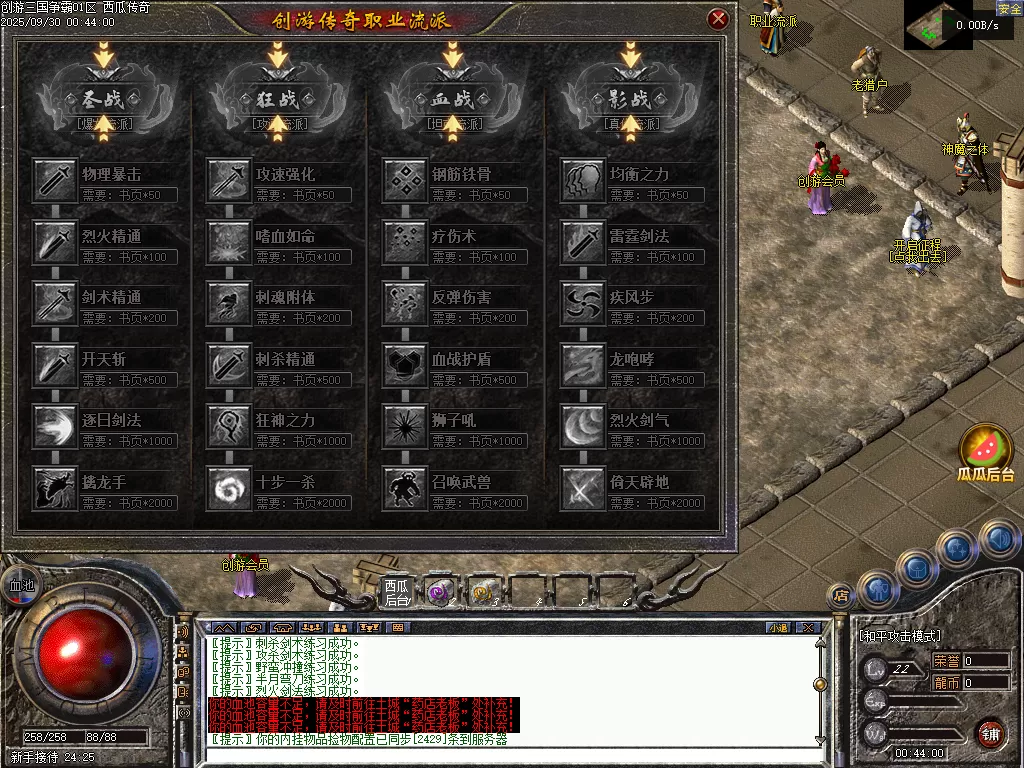Viewport: 1024px width, 768px height.
Task: Select the 血战 class school header
Action: point(452,99)
